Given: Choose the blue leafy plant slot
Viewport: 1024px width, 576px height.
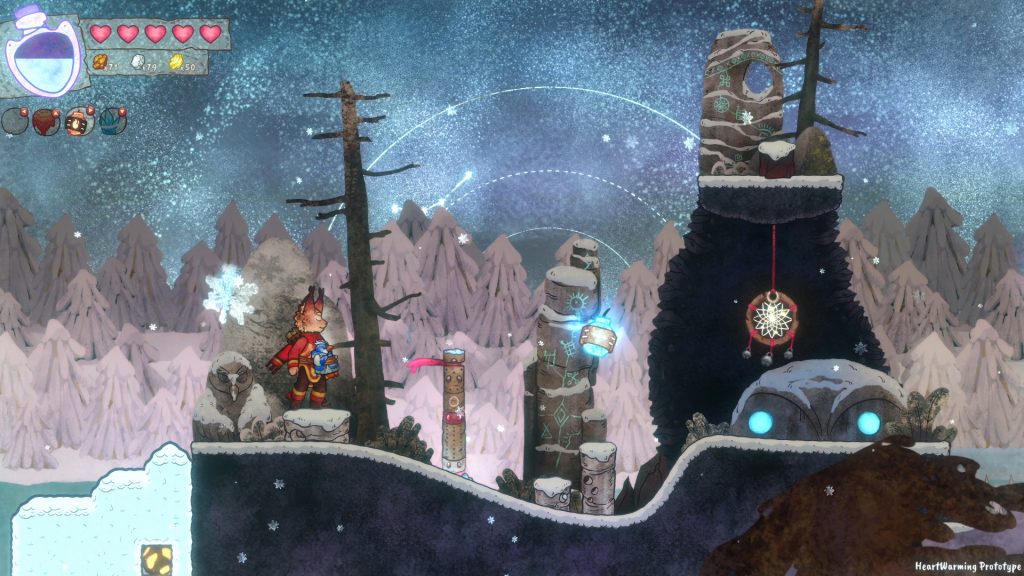Looking at the screenshot, I should click(x=112, y=122).
